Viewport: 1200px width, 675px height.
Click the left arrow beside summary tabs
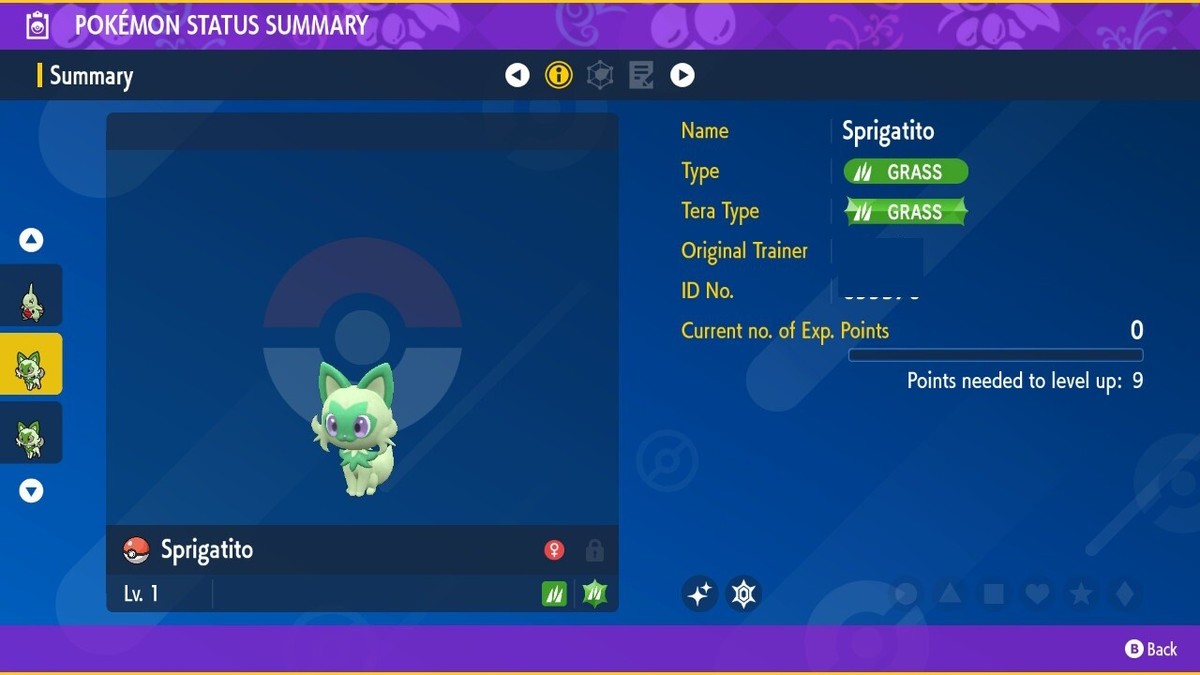coord(517,75)
